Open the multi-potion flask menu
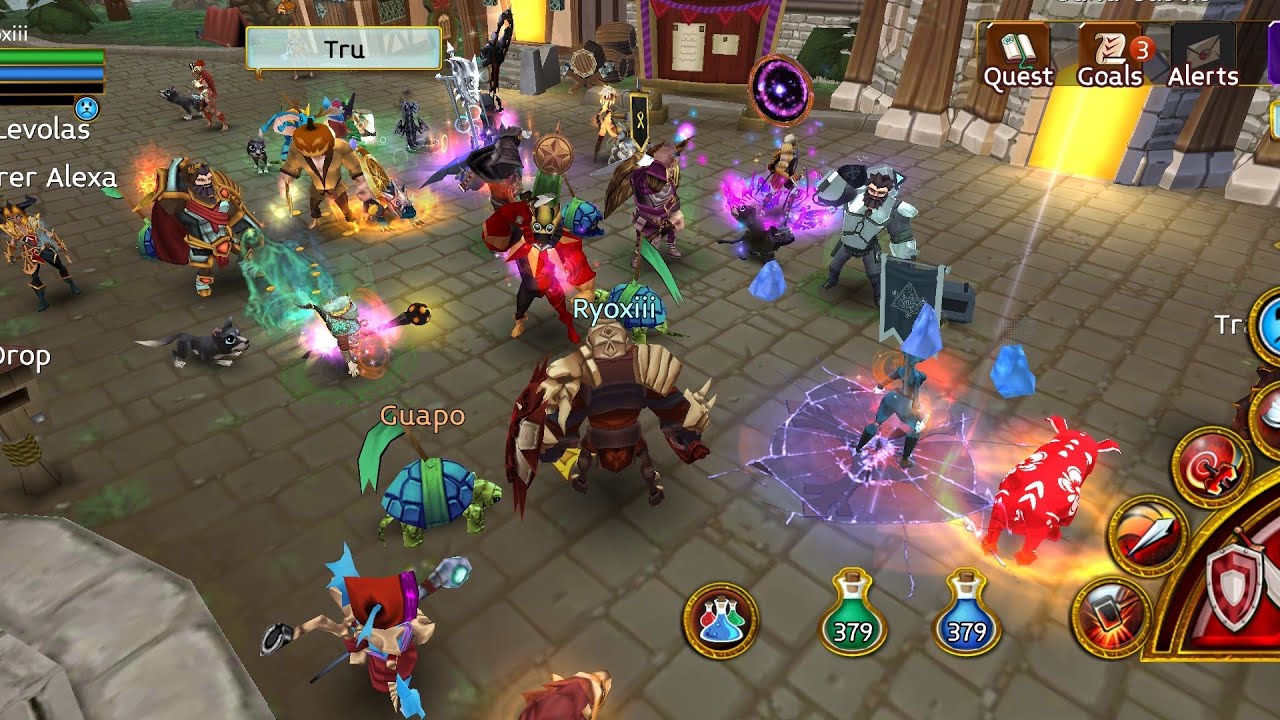Screen dimensions: 1280x720 (x=720, y=620)
